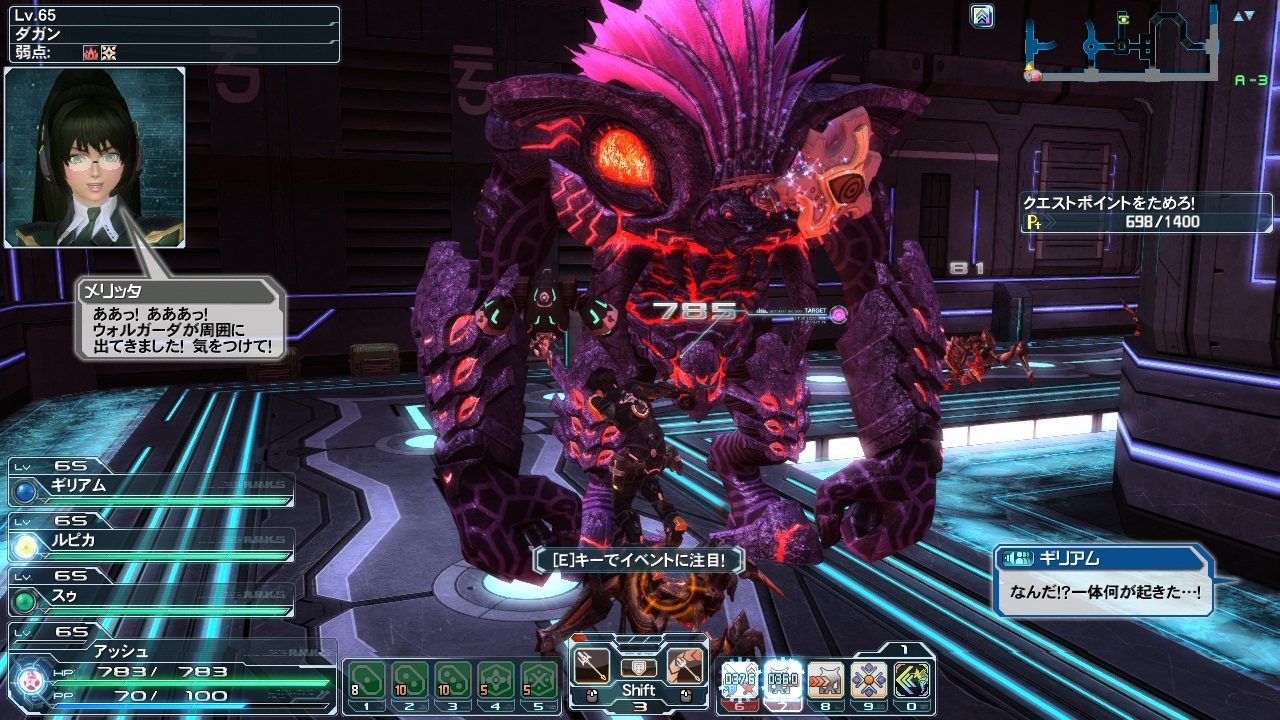Use the green item in slot 4
The image size is (1280, 720).
click(x=496, y=680)
